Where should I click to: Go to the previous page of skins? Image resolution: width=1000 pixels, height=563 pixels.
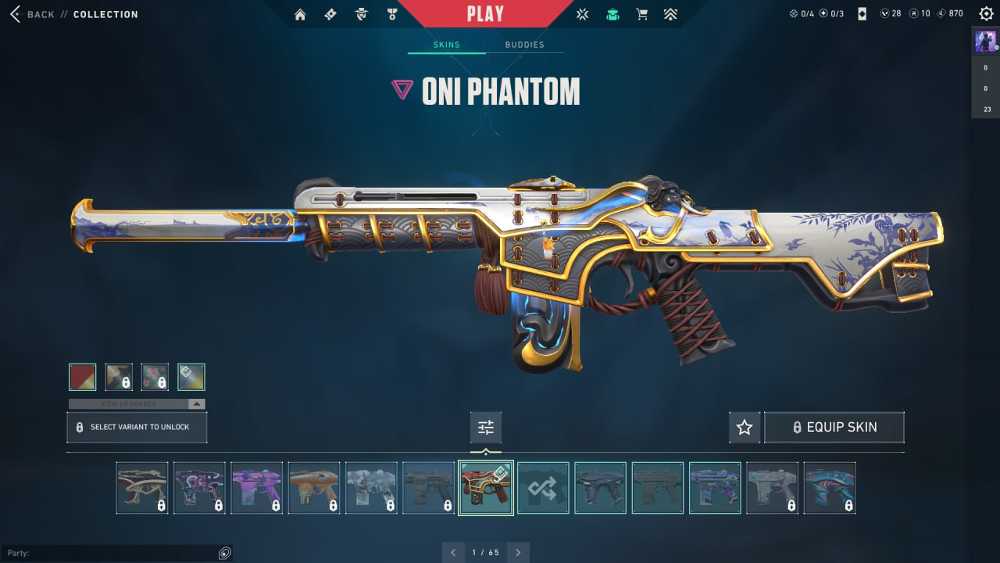tap(453, 552)
